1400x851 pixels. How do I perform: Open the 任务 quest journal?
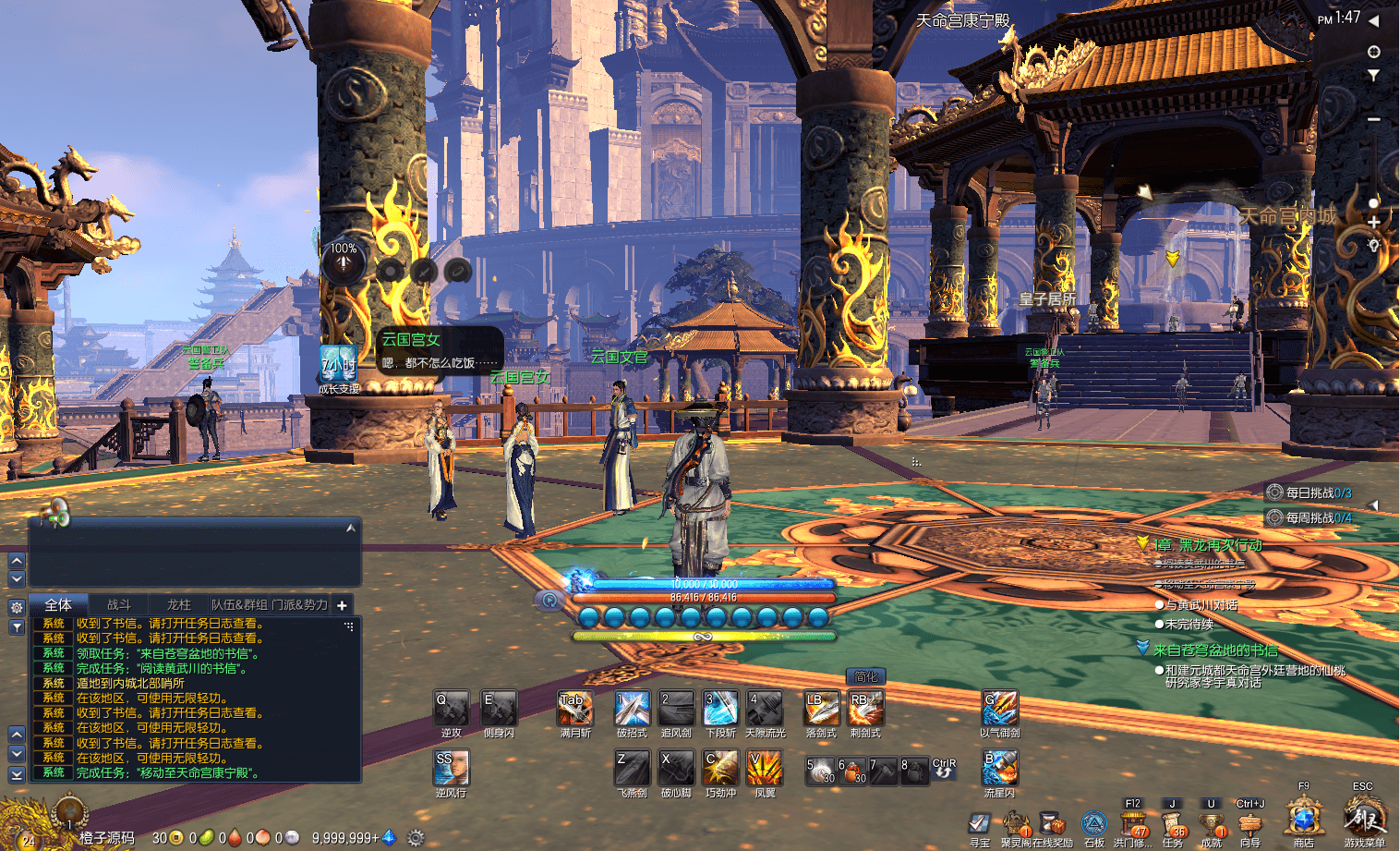(x=1173, y=824)
